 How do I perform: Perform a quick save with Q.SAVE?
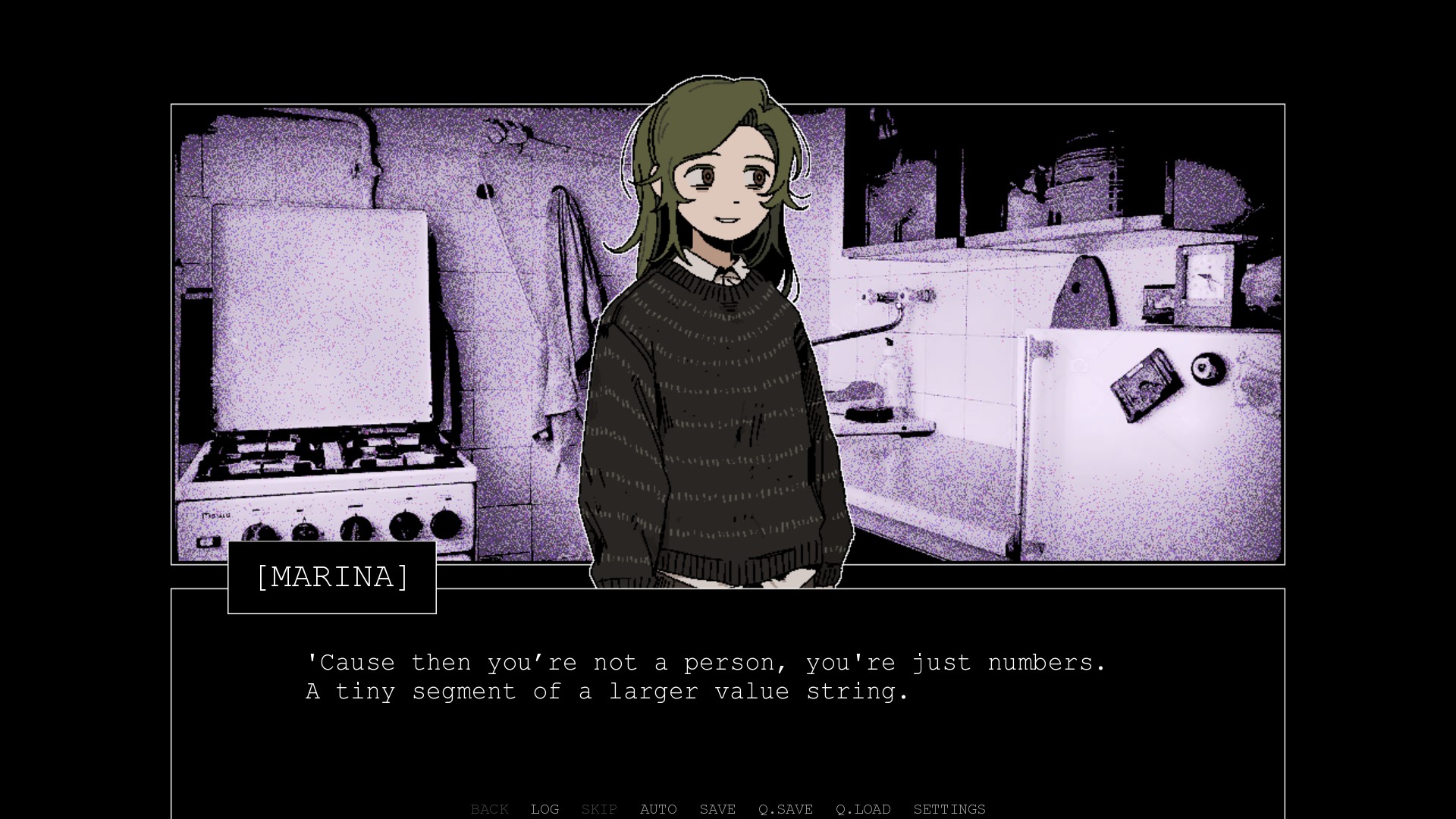pos(785,809)
